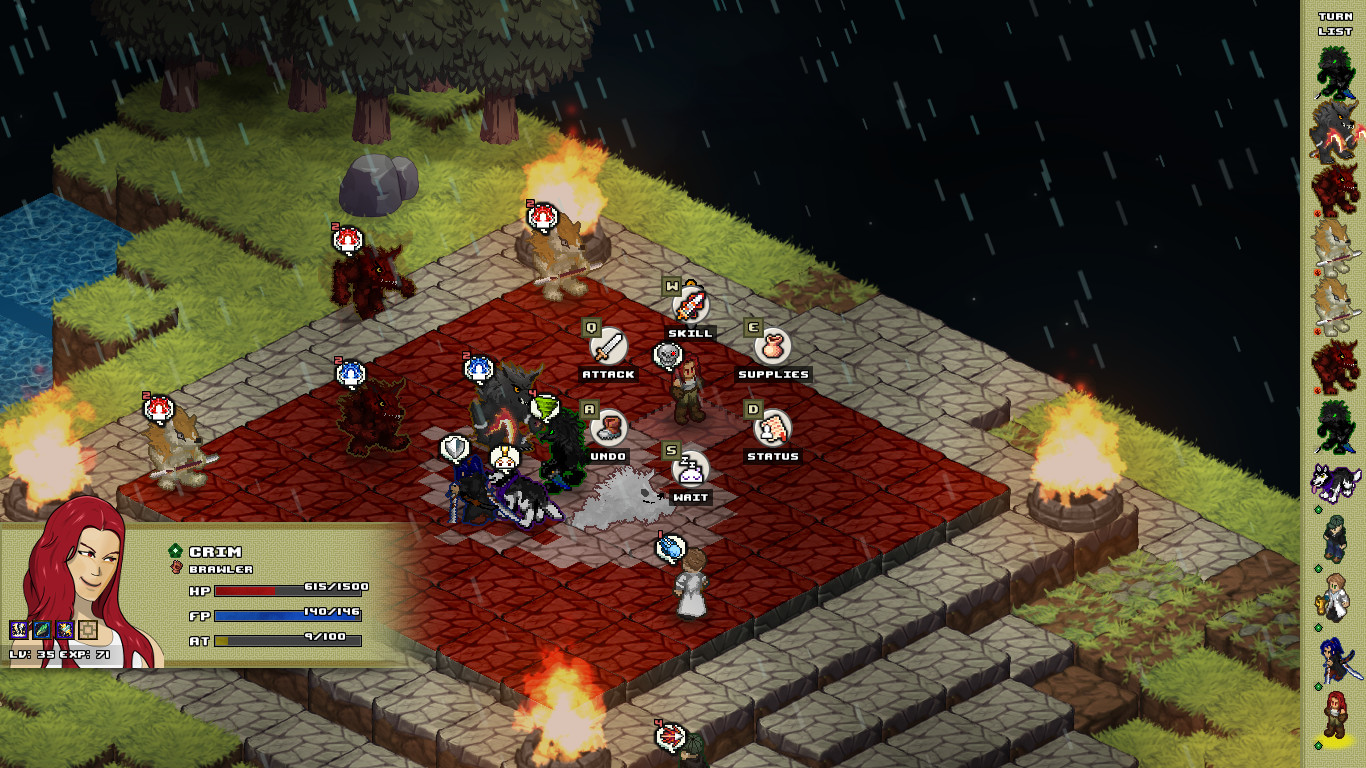Select white-coat character in turn list

pos(1335,598)
